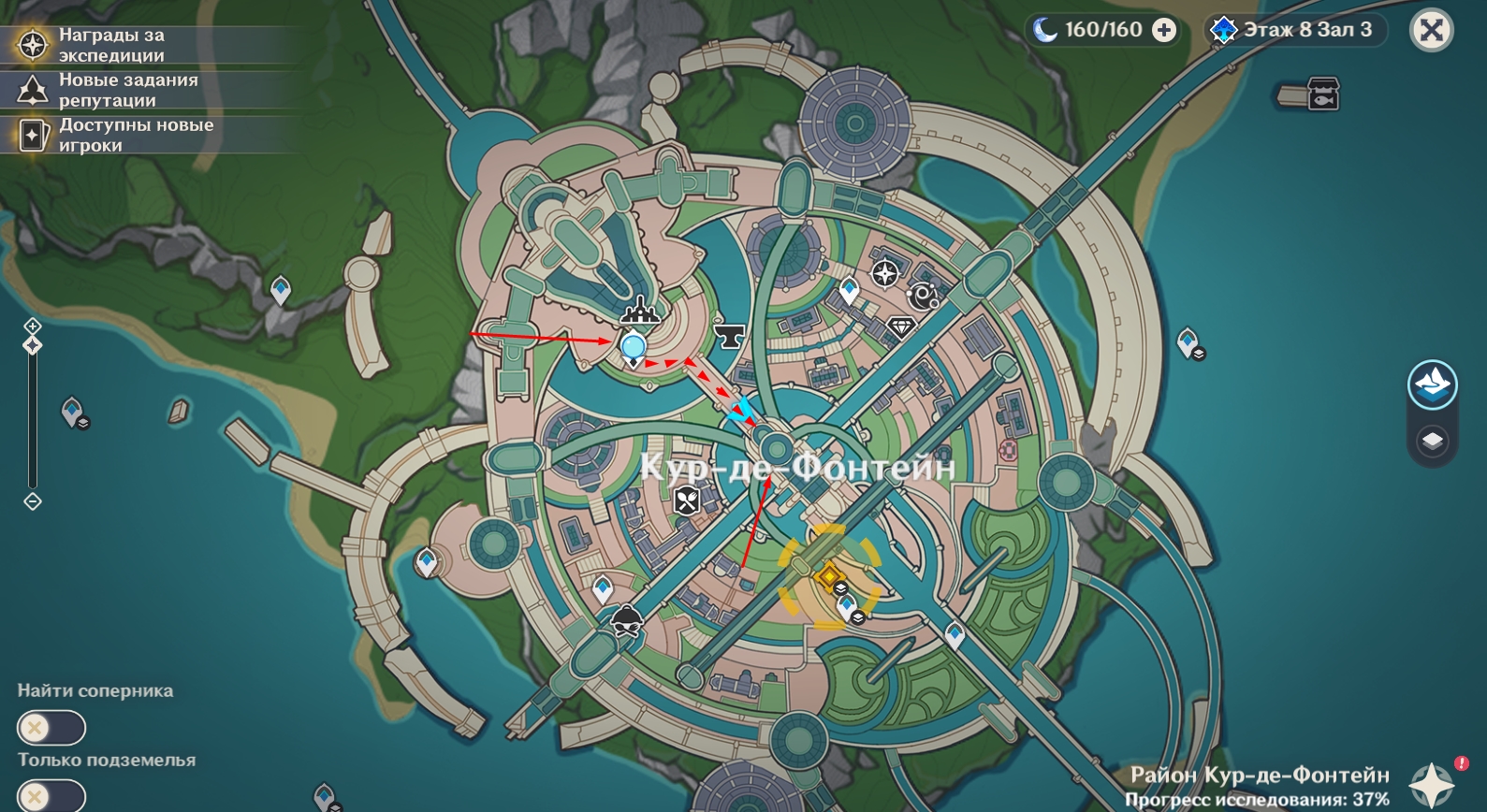Toggle the 'Найти соперника' switch

click(x=51, y=727)
